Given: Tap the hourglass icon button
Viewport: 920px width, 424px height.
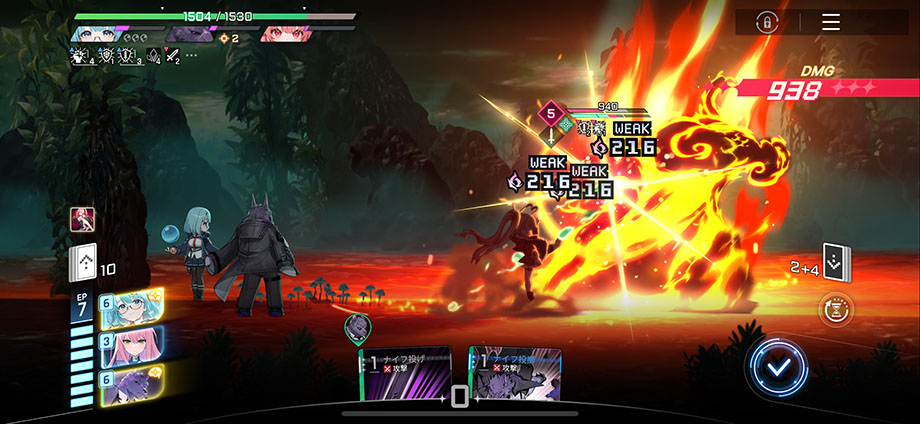Looking at the screenshot, I should 835,311.
